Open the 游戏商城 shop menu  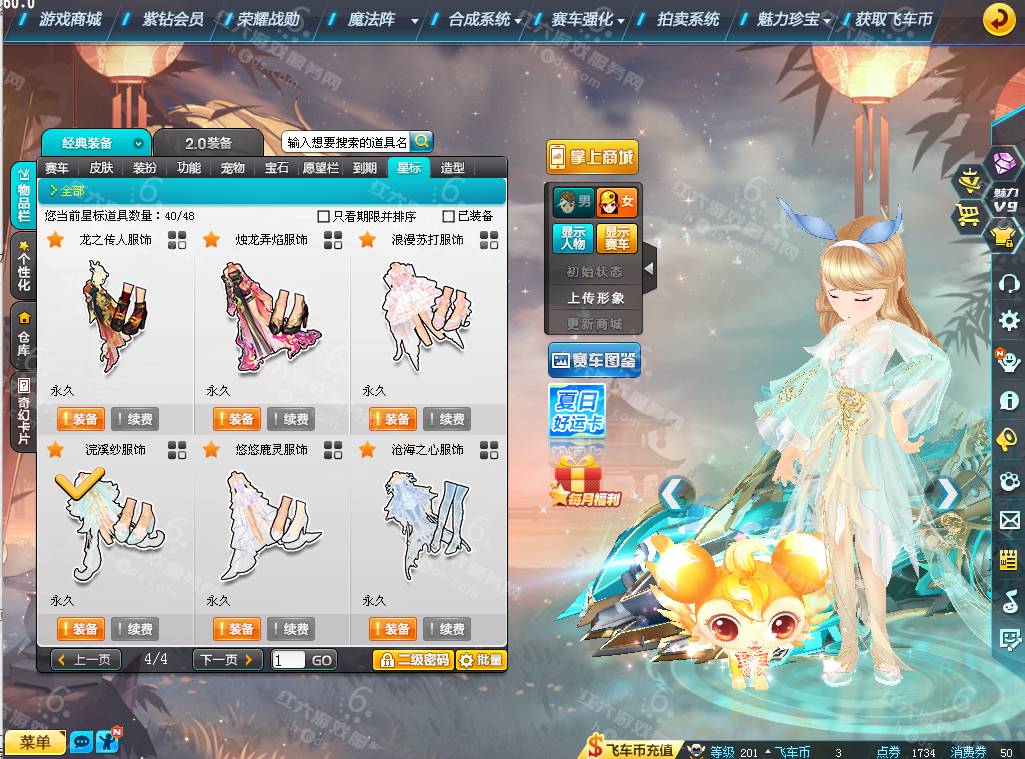click(x=70, y=19)
